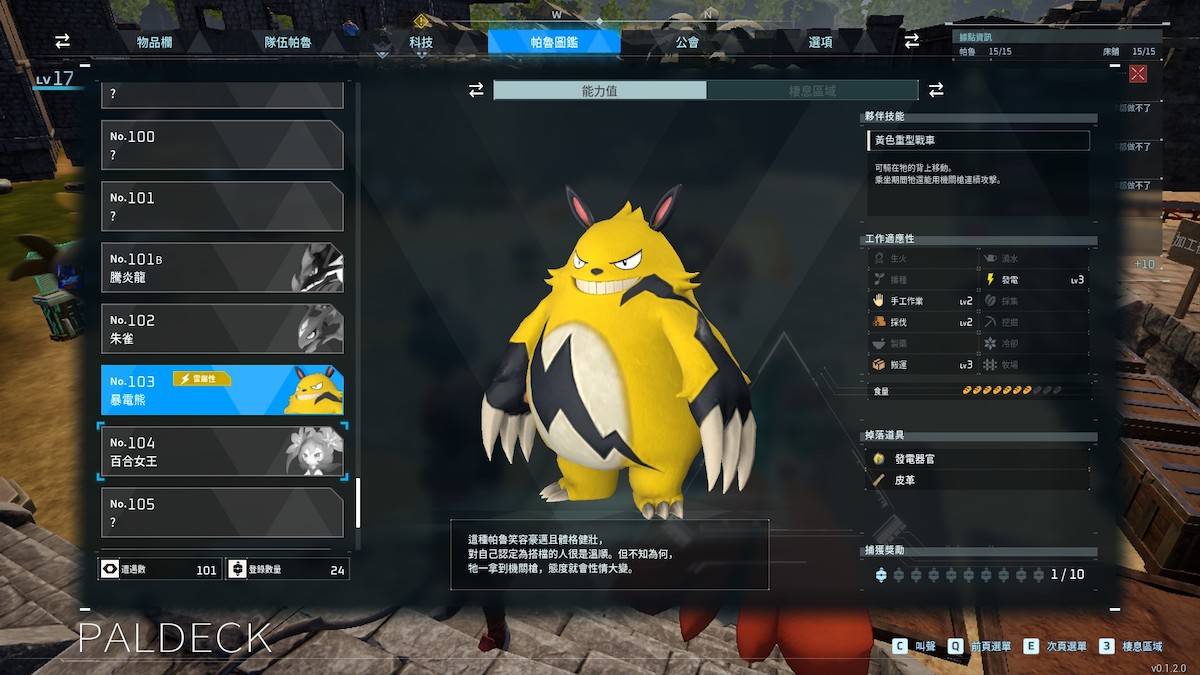Close the Paldeck with the red X
The image size is (1200, 675).
(1137, 74)
